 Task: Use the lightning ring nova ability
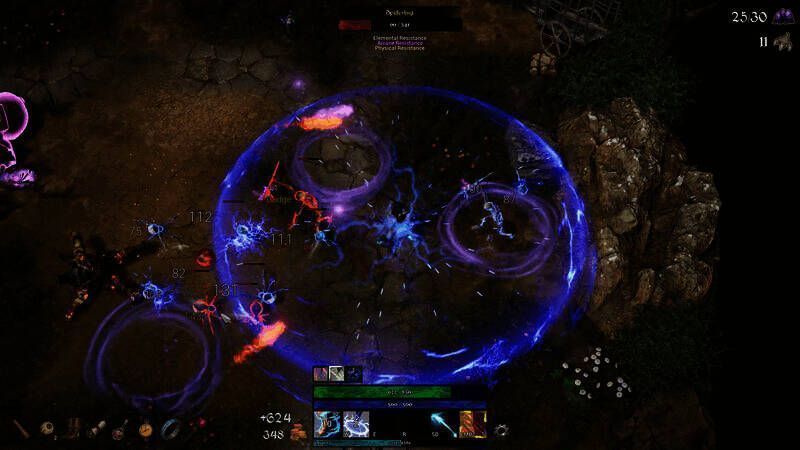point(356,424)
